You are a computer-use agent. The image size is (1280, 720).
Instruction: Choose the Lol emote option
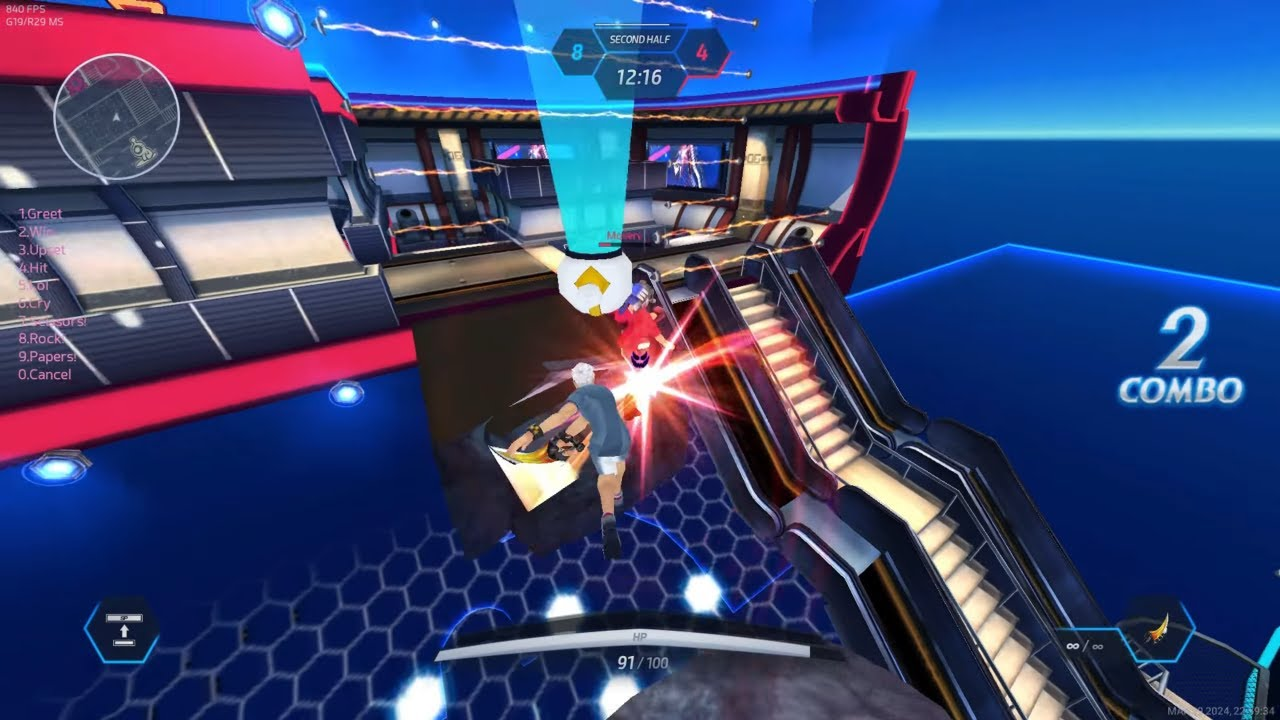[33, 286]
